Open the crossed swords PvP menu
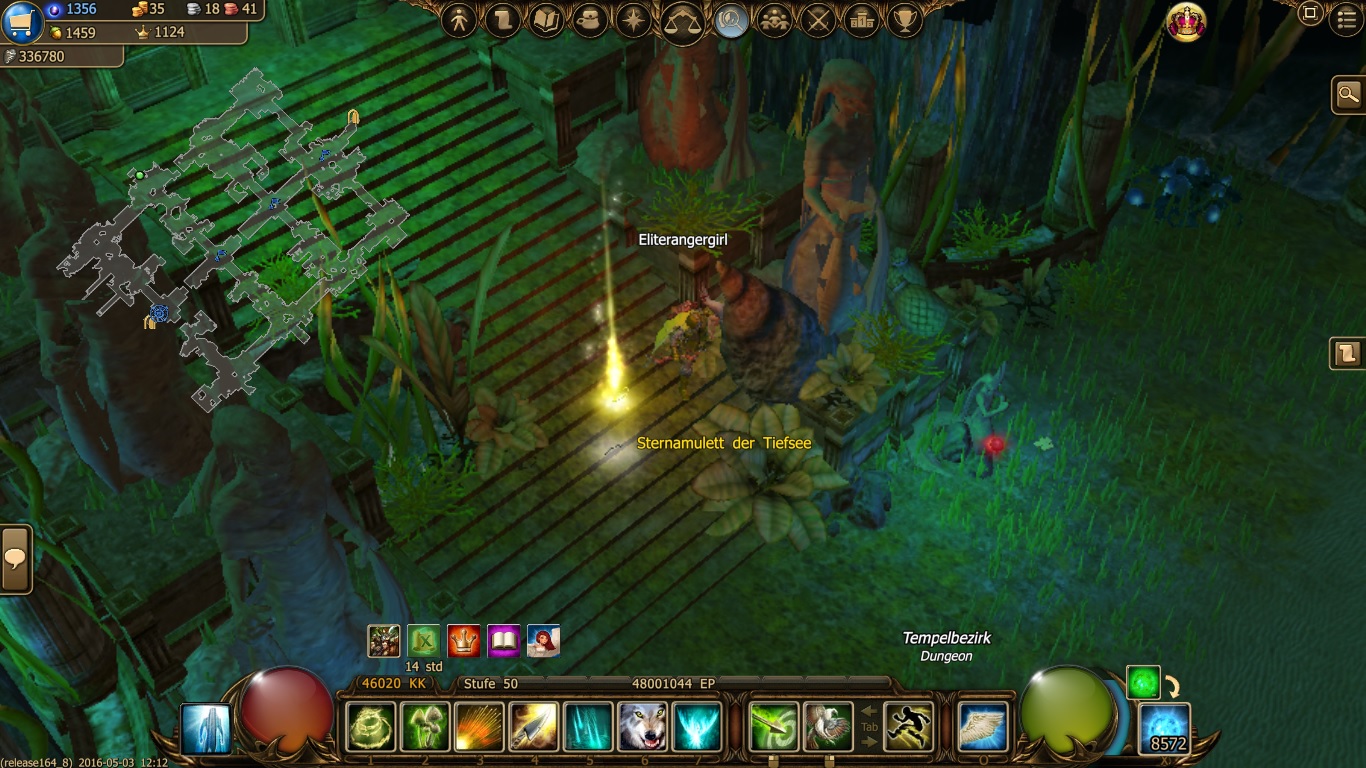The image size is (1366, 768). (819, 21)
